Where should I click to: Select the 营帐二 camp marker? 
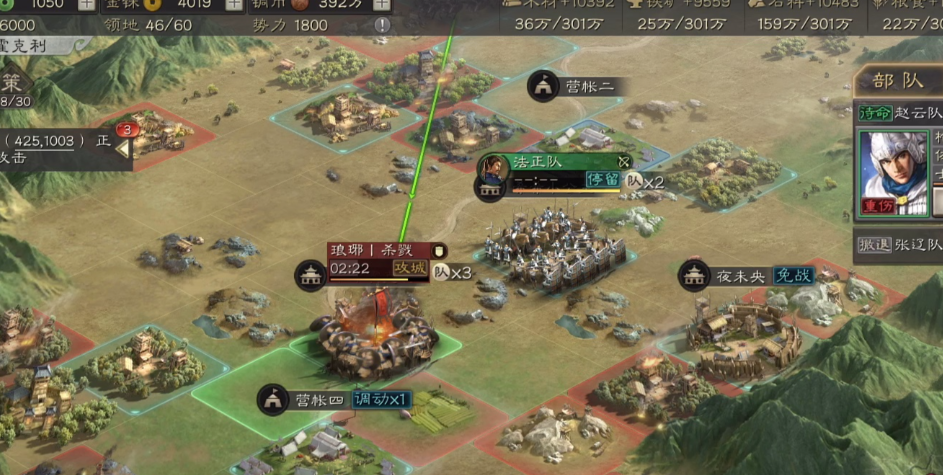[543, 86]
